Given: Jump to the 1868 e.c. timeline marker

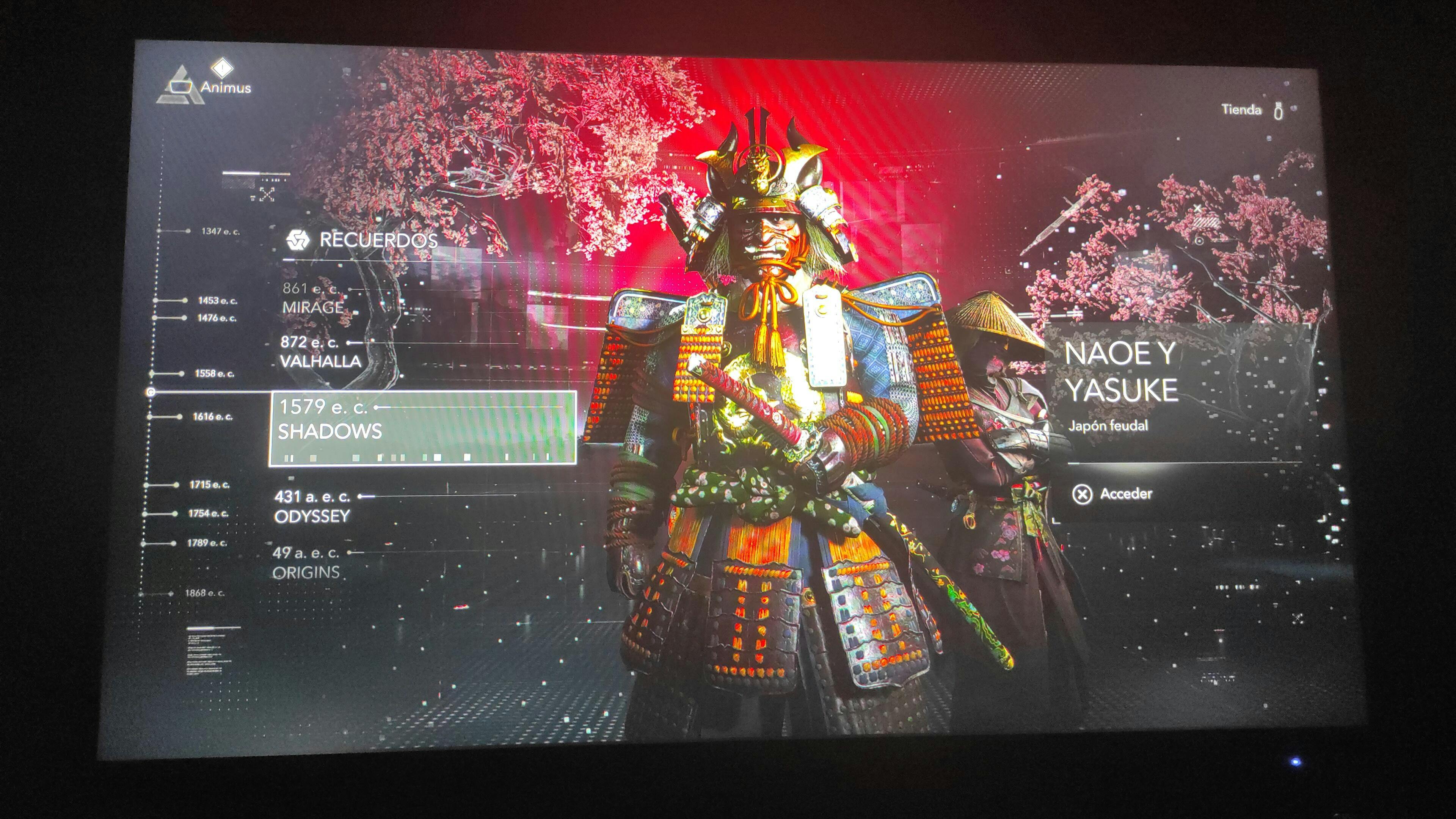Looking at the screenshot, I should pyautogui.click(x=204, y=593).
